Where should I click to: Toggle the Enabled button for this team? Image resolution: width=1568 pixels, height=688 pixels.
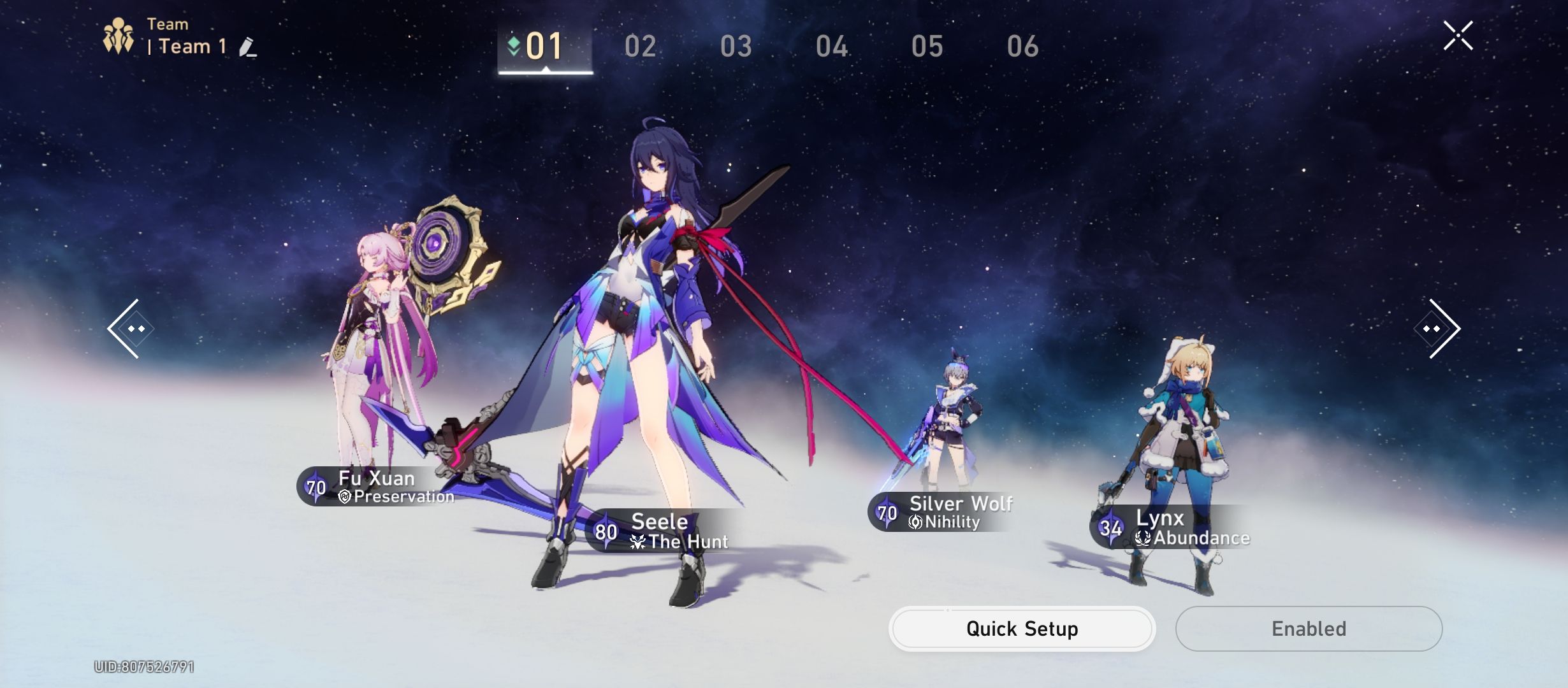(1307, 628)
